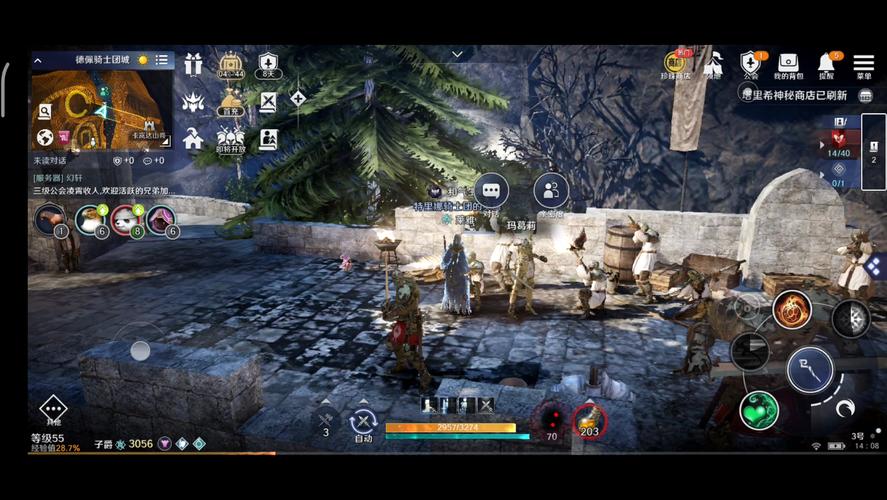Use the red health potion
Viewport: 887px width, 500px height.
tap(549, 420)
